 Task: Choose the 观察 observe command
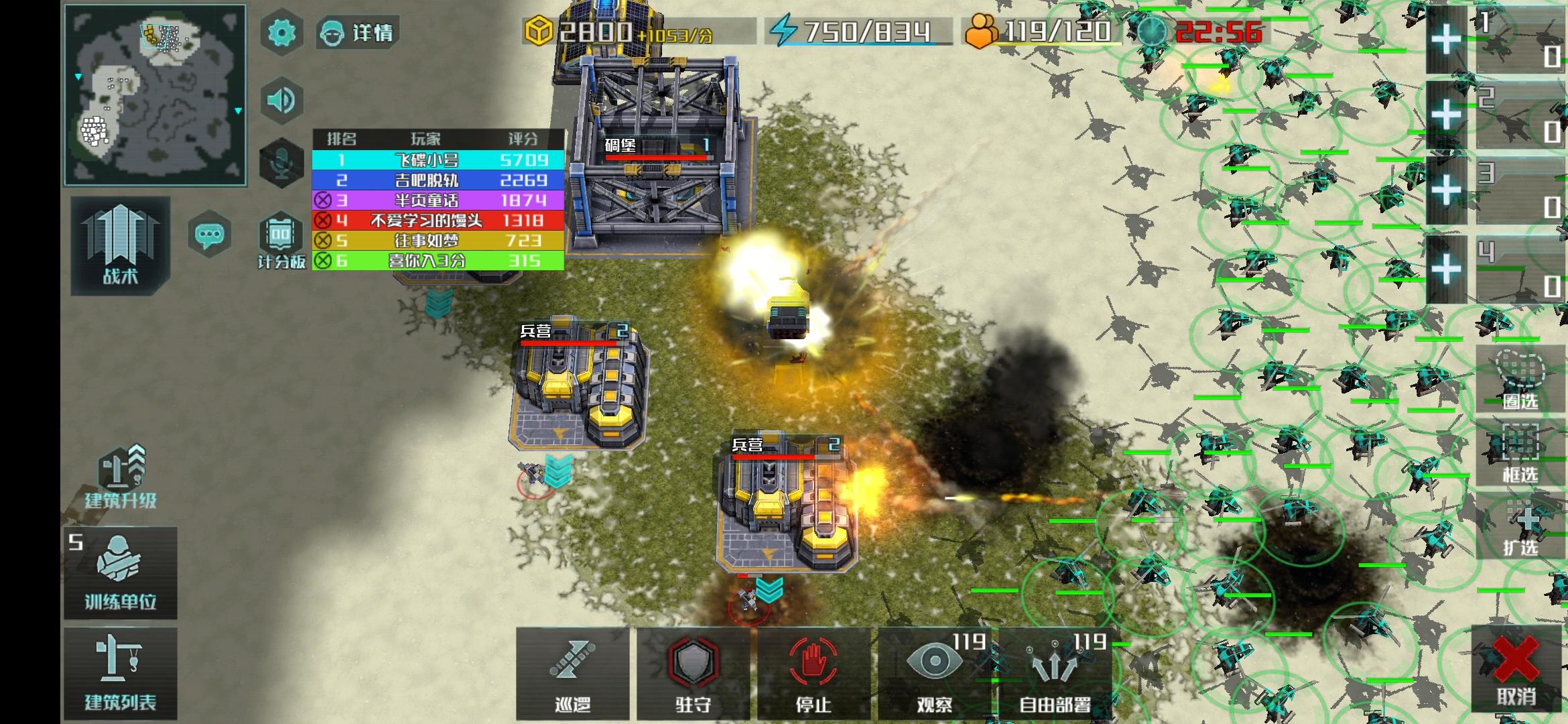pyautogui.click(x=934, y=674)
